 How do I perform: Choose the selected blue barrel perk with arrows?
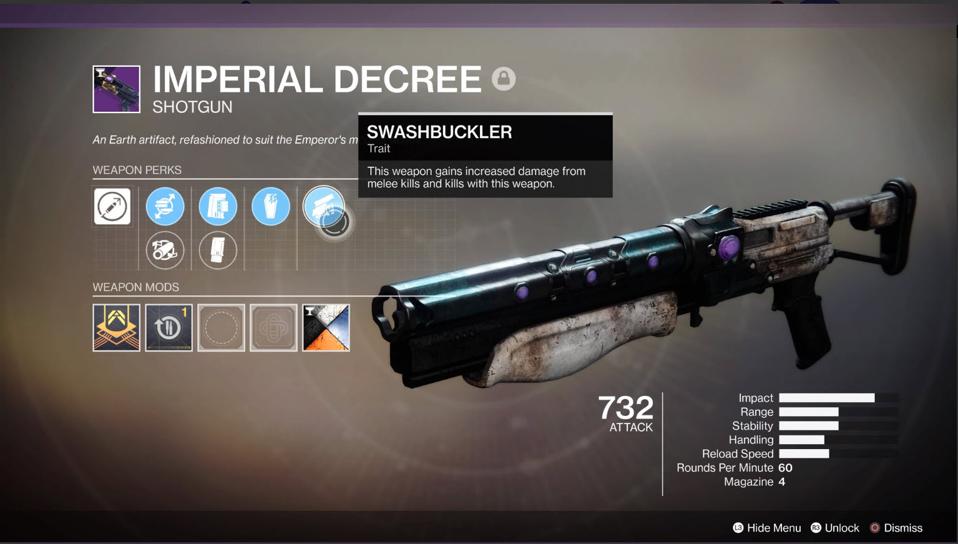(165, 207)
